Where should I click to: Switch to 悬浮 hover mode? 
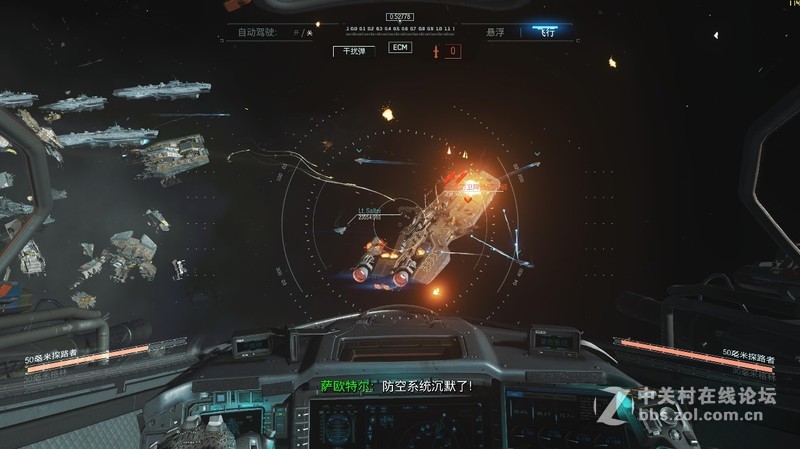pos(495,32)
